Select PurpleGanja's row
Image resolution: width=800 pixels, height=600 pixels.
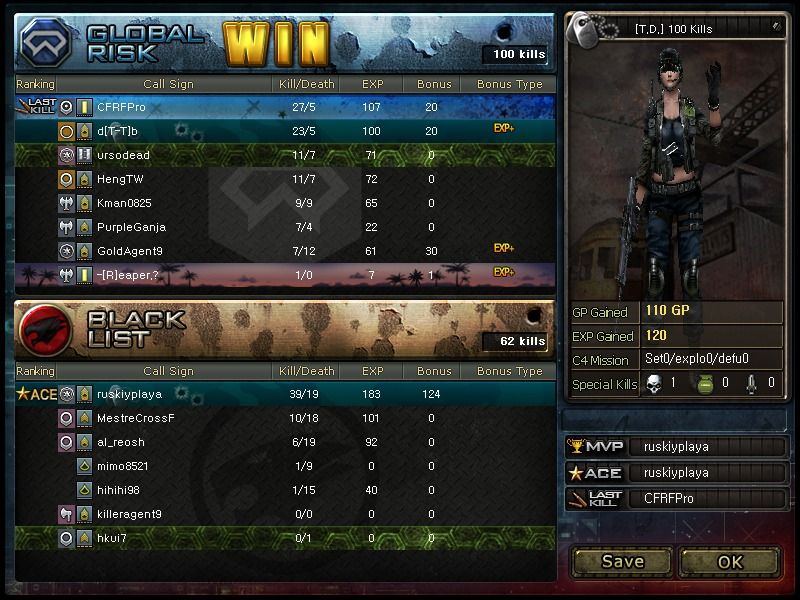point(285,227)
